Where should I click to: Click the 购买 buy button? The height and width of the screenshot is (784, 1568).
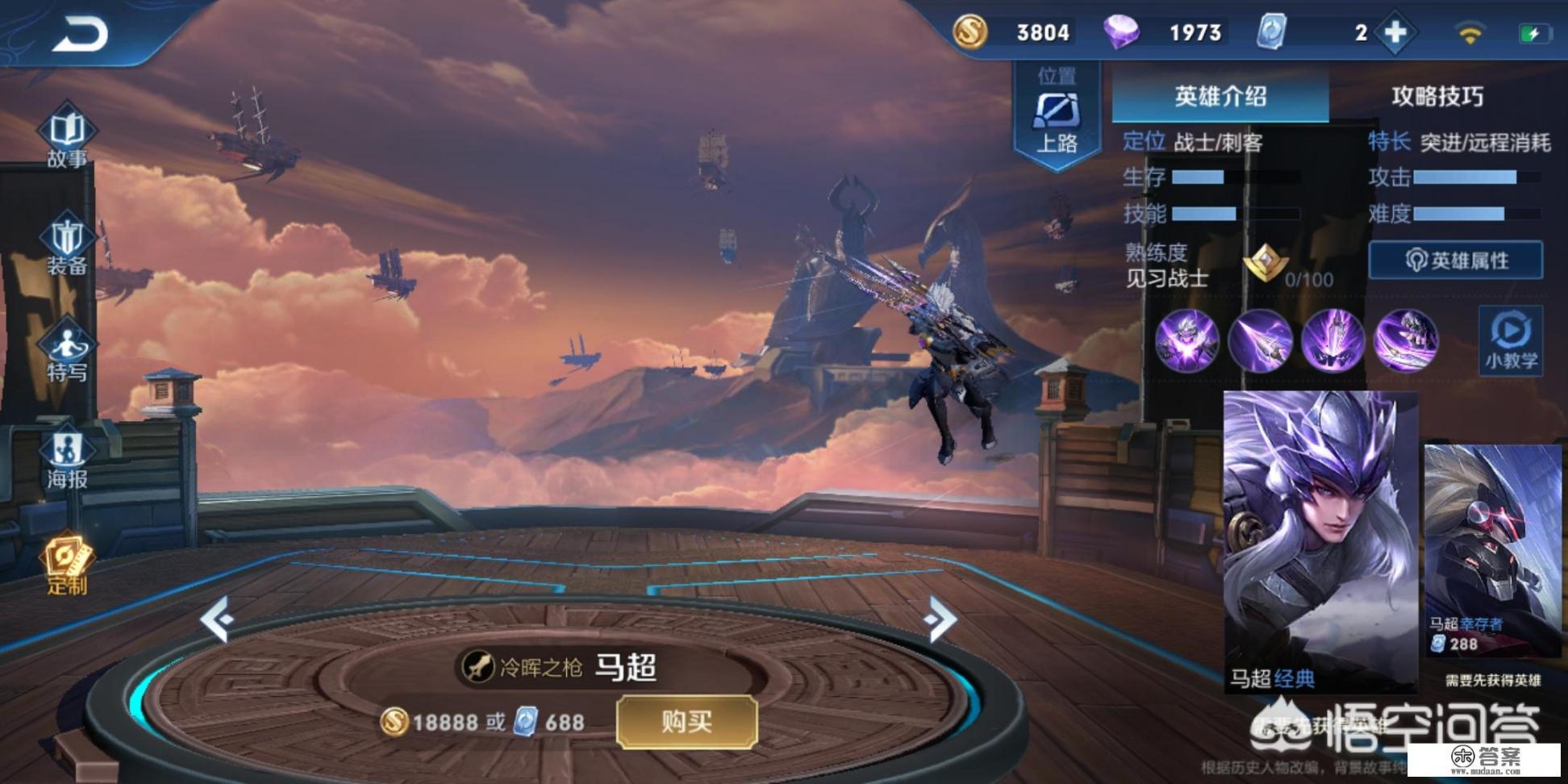click(686, 721)
